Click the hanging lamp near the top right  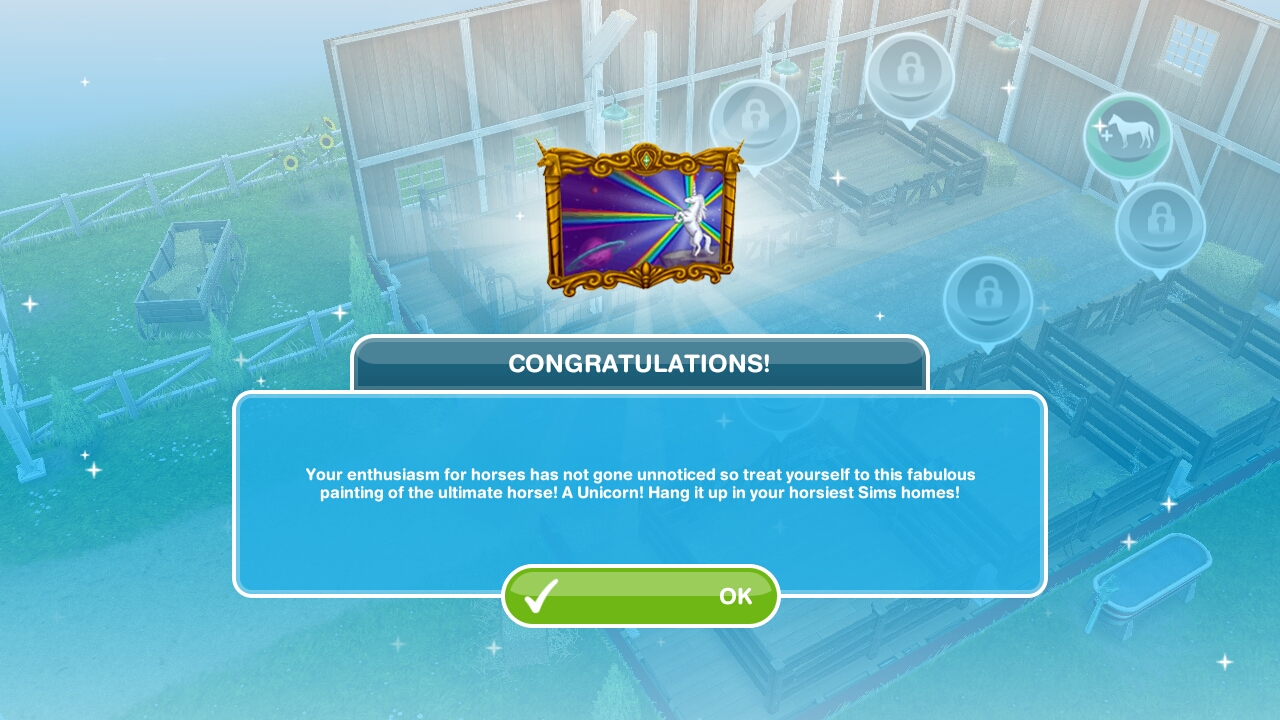pos(1003,40)
